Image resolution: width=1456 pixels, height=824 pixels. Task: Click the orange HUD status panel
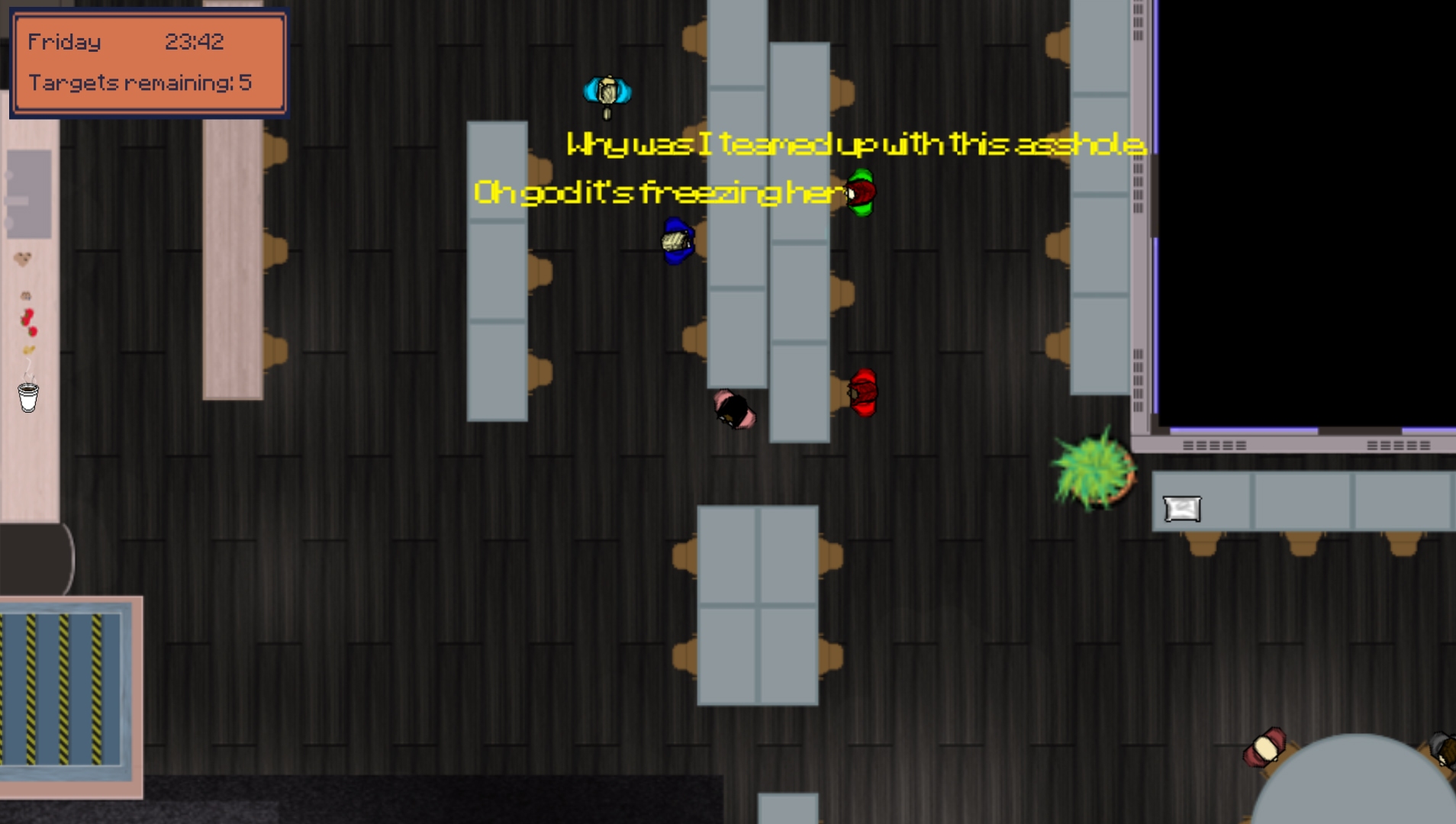(x=150, y=63)
